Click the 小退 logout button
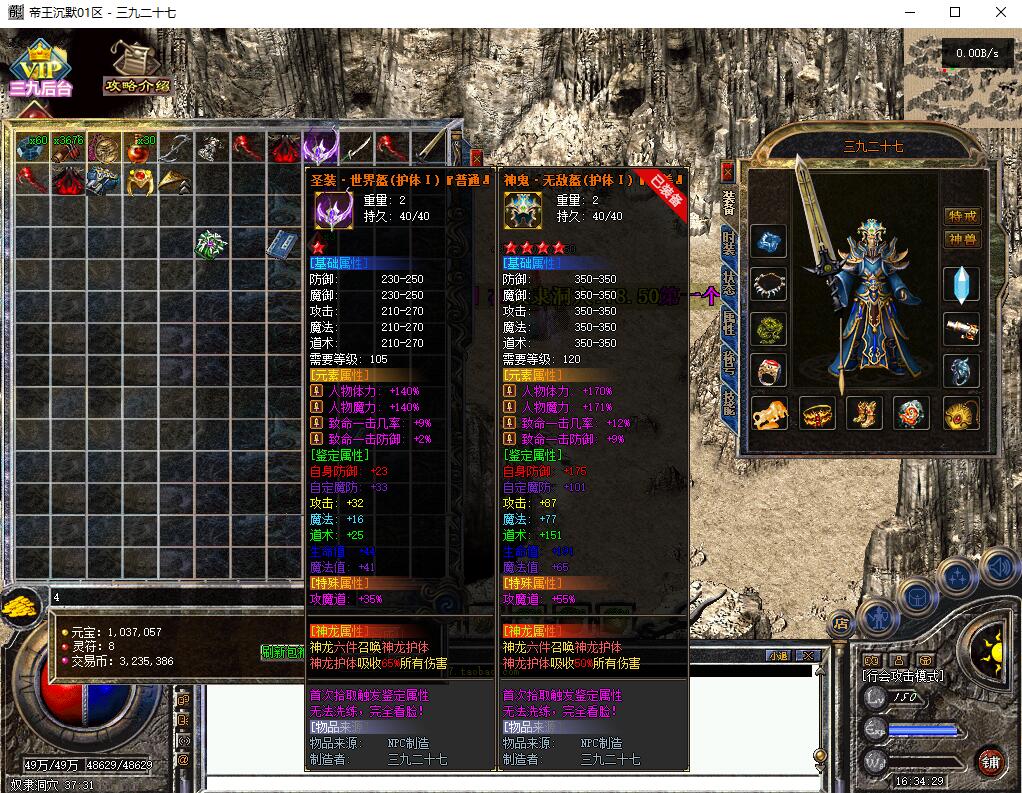This screenshot has width=1022, height=793. coord(779,655)
